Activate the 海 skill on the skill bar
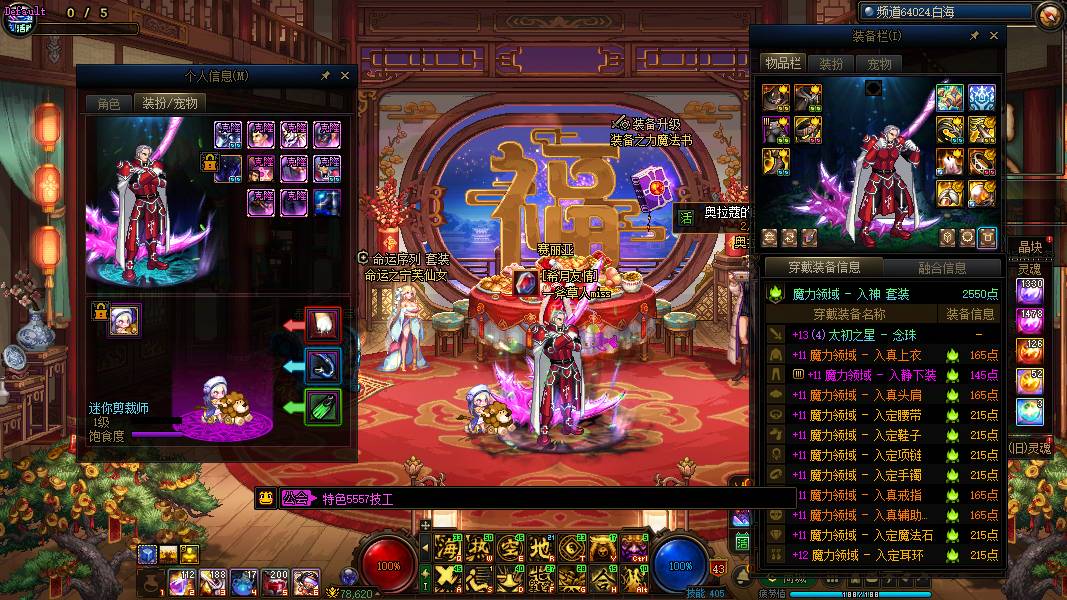This screenshot has width=1067, height=600. (x=447, y=547)
